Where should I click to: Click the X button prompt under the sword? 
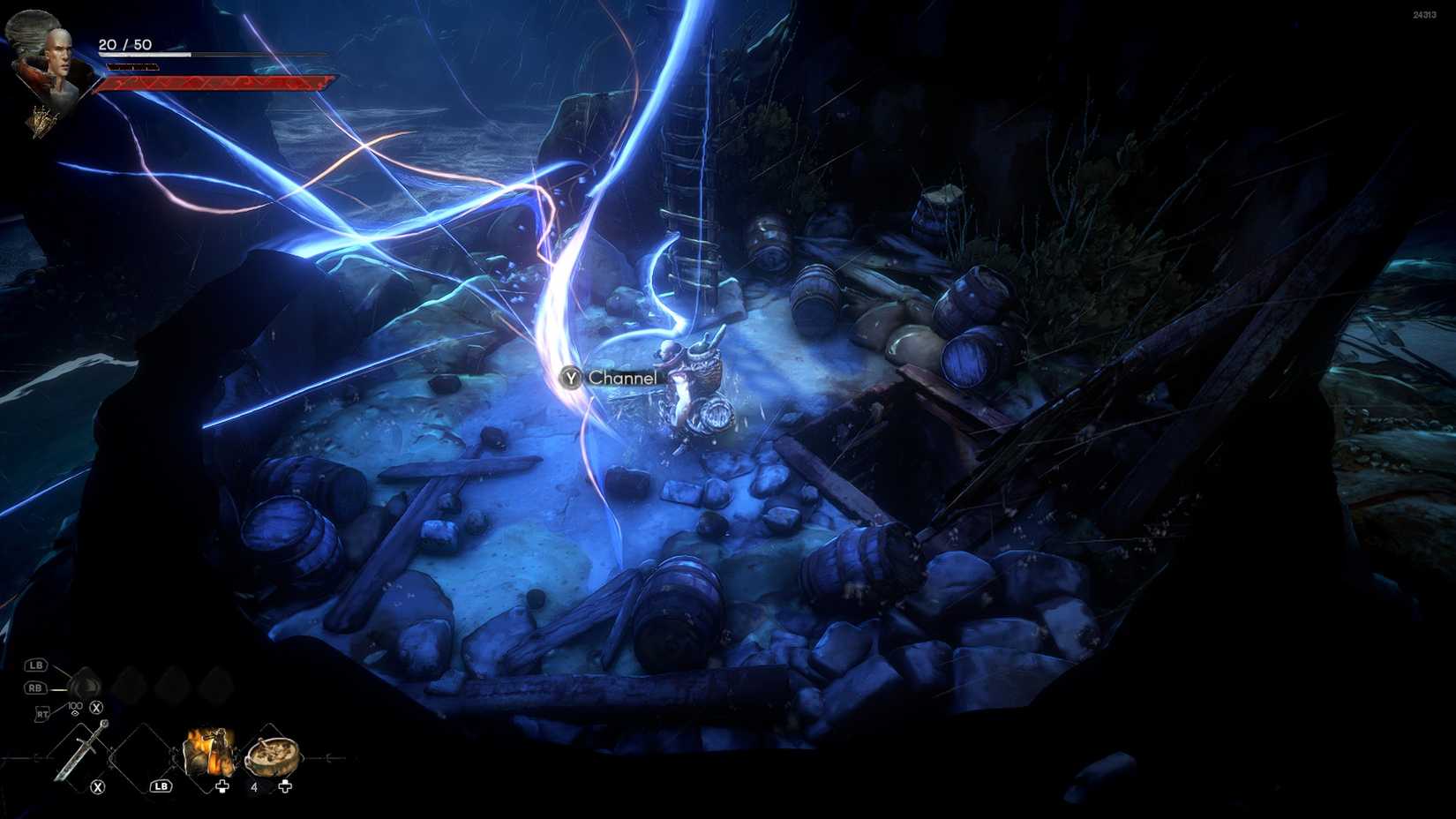pos(98,785)
